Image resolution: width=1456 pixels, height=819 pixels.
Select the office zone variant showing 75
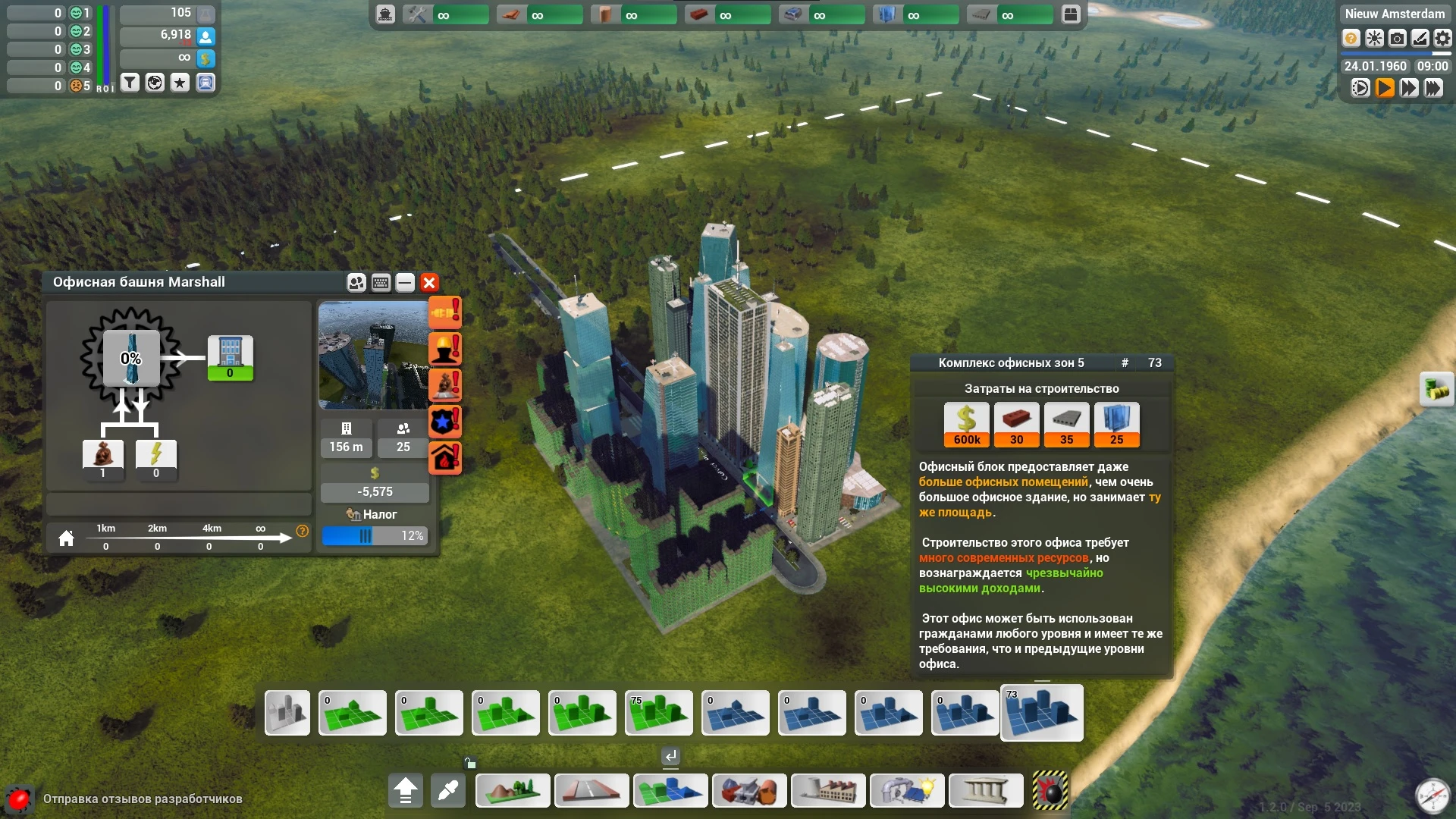pos(659,713)
